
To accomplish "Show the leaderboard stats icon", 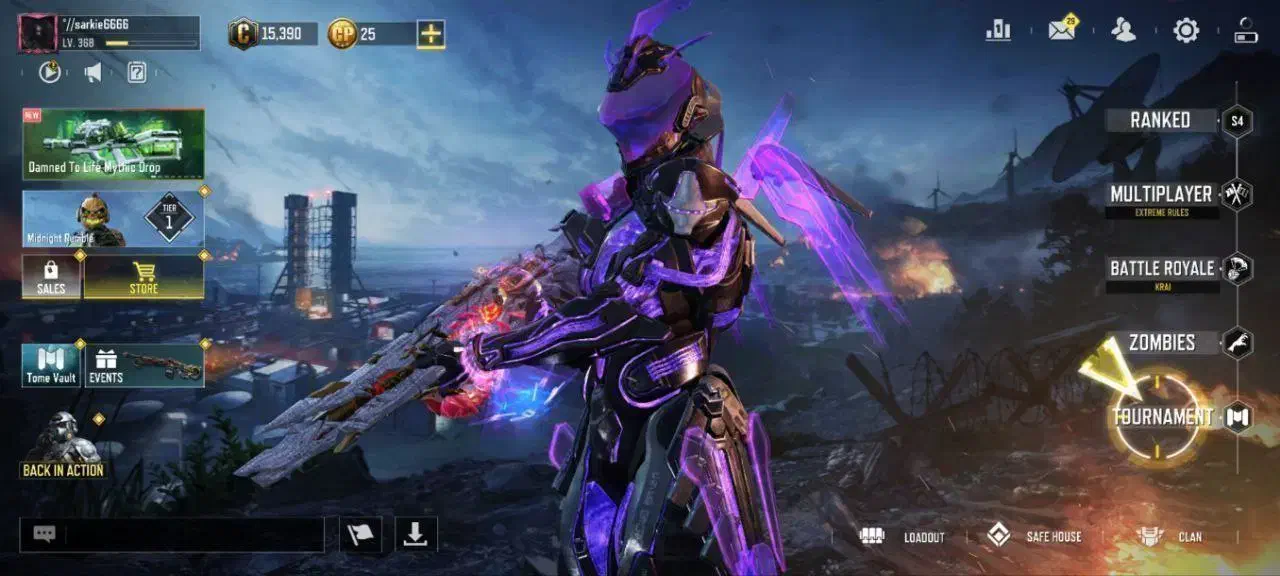I will (x=998, y=31).
